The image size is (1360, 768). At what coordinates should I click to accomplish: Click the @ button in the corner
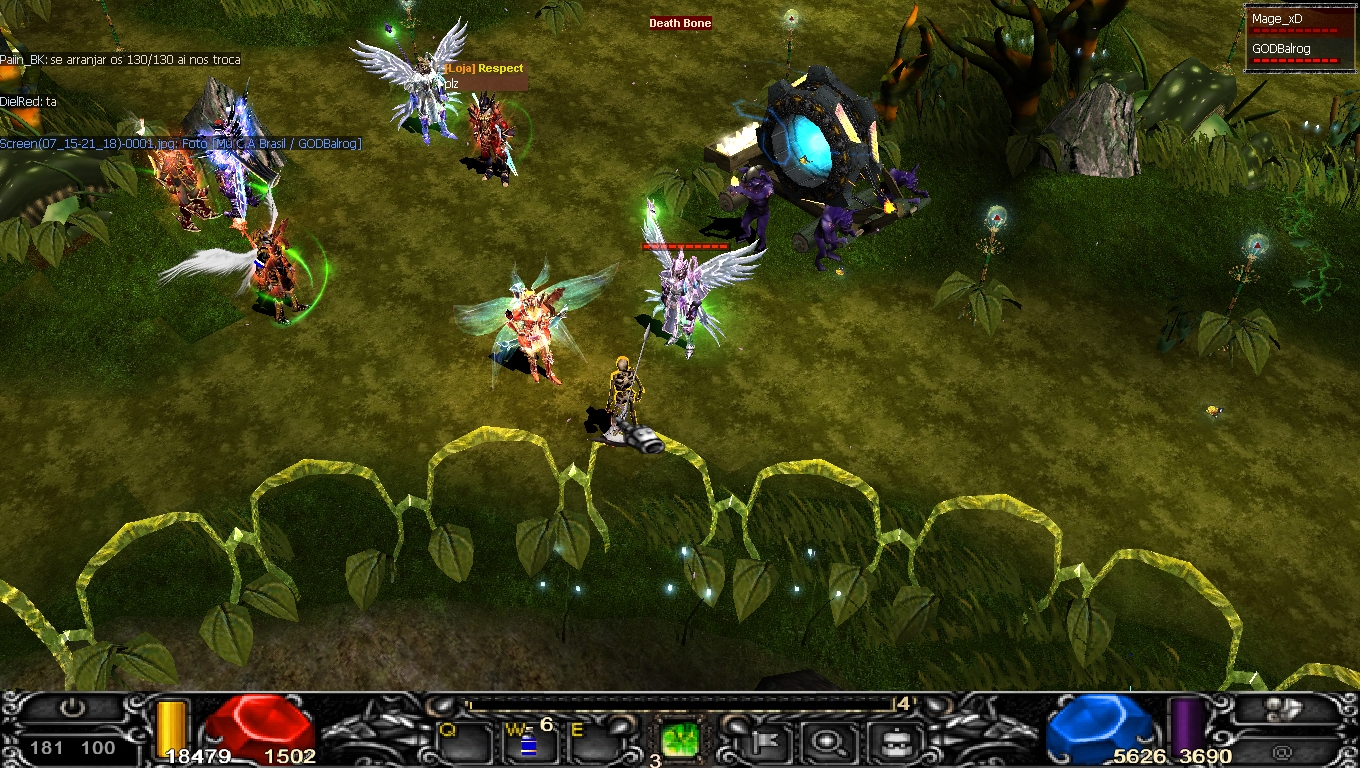pyautogui.click(x=1284, y=750)
